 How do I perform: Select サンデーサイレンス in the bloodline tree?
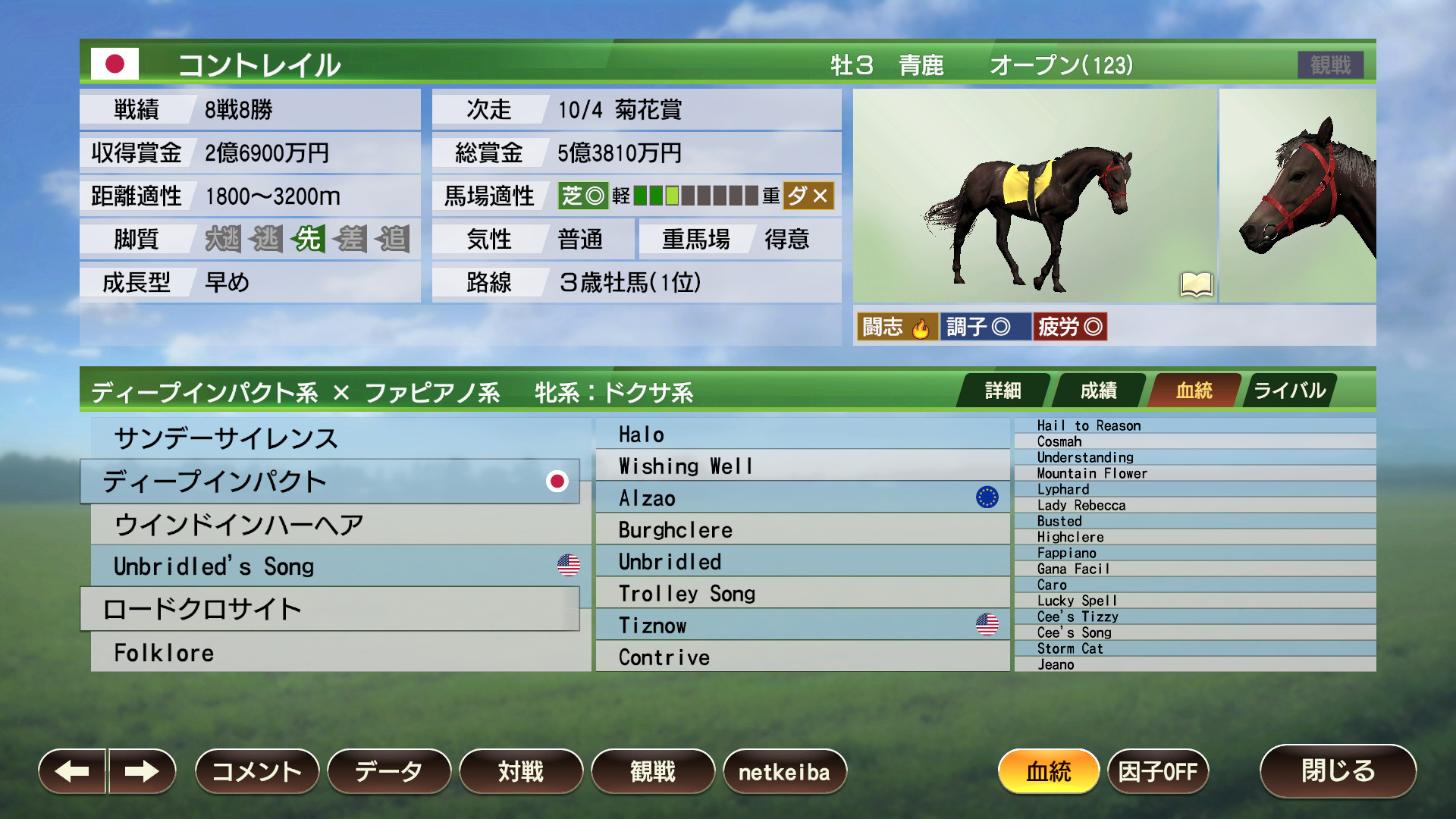click(227, 438)
